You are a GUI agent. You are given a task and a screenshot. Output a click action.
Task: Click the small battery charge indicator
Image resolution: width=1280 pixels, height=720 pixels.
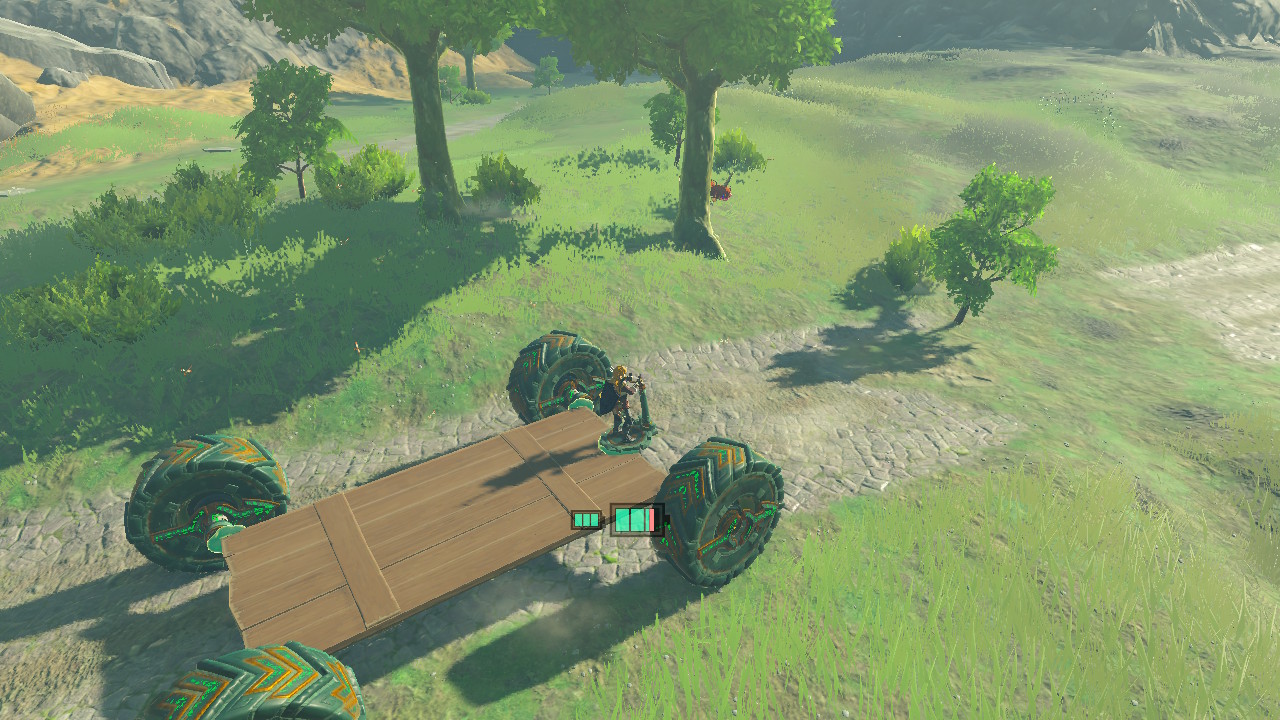[585, 519]
